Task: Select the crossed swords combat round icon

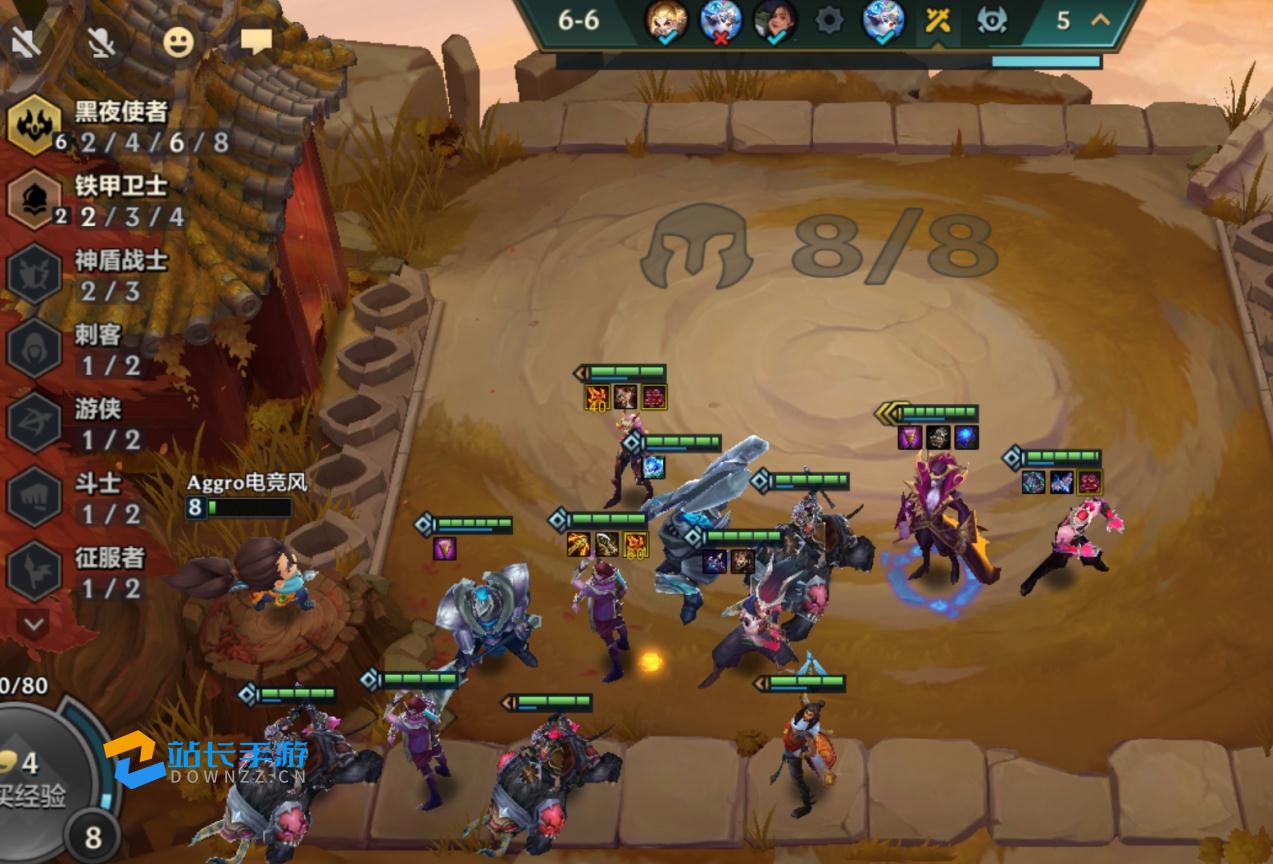Action: (x=937, y=20)
